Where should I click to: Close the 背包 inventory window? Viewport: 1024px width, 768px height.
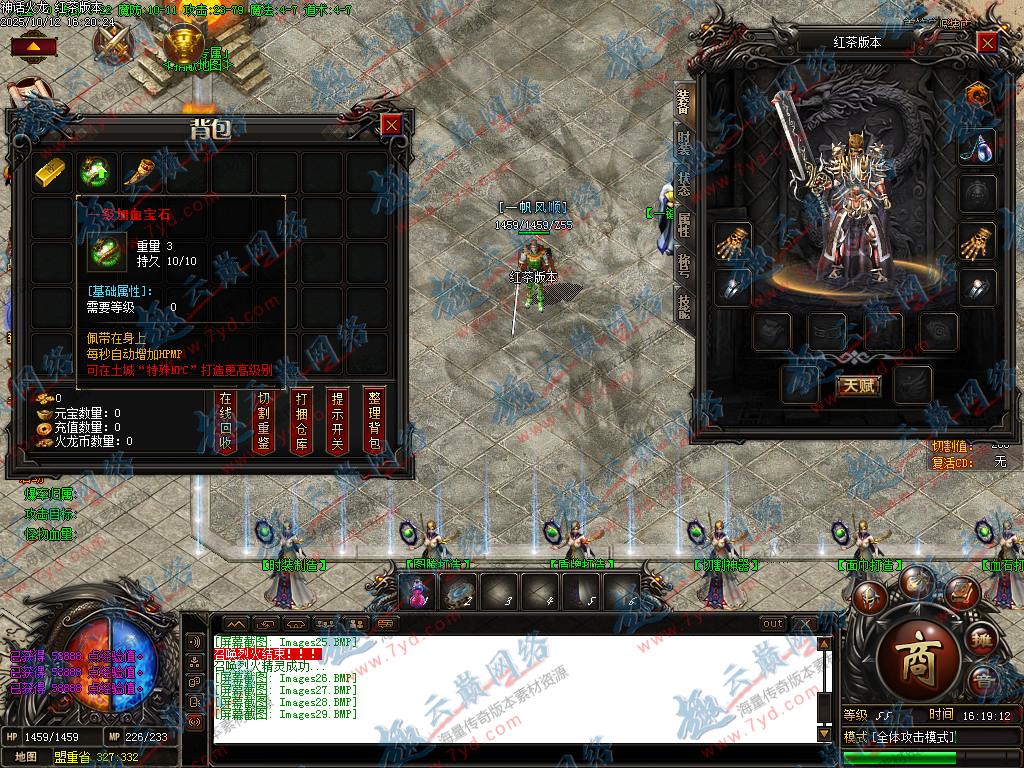391,125
